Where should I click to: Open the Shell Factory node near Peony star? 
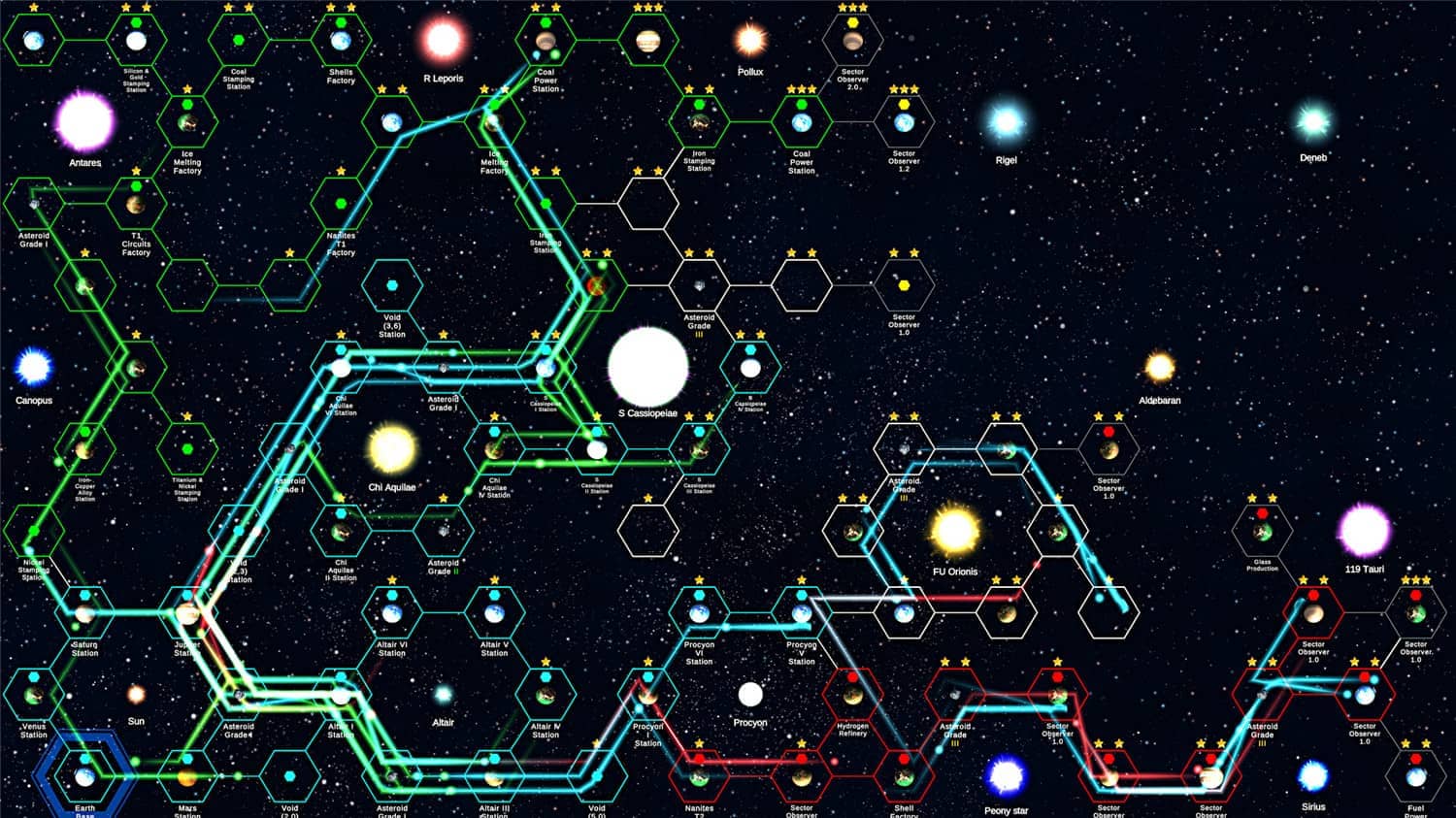pyautogui.click(x=904, y=776)
